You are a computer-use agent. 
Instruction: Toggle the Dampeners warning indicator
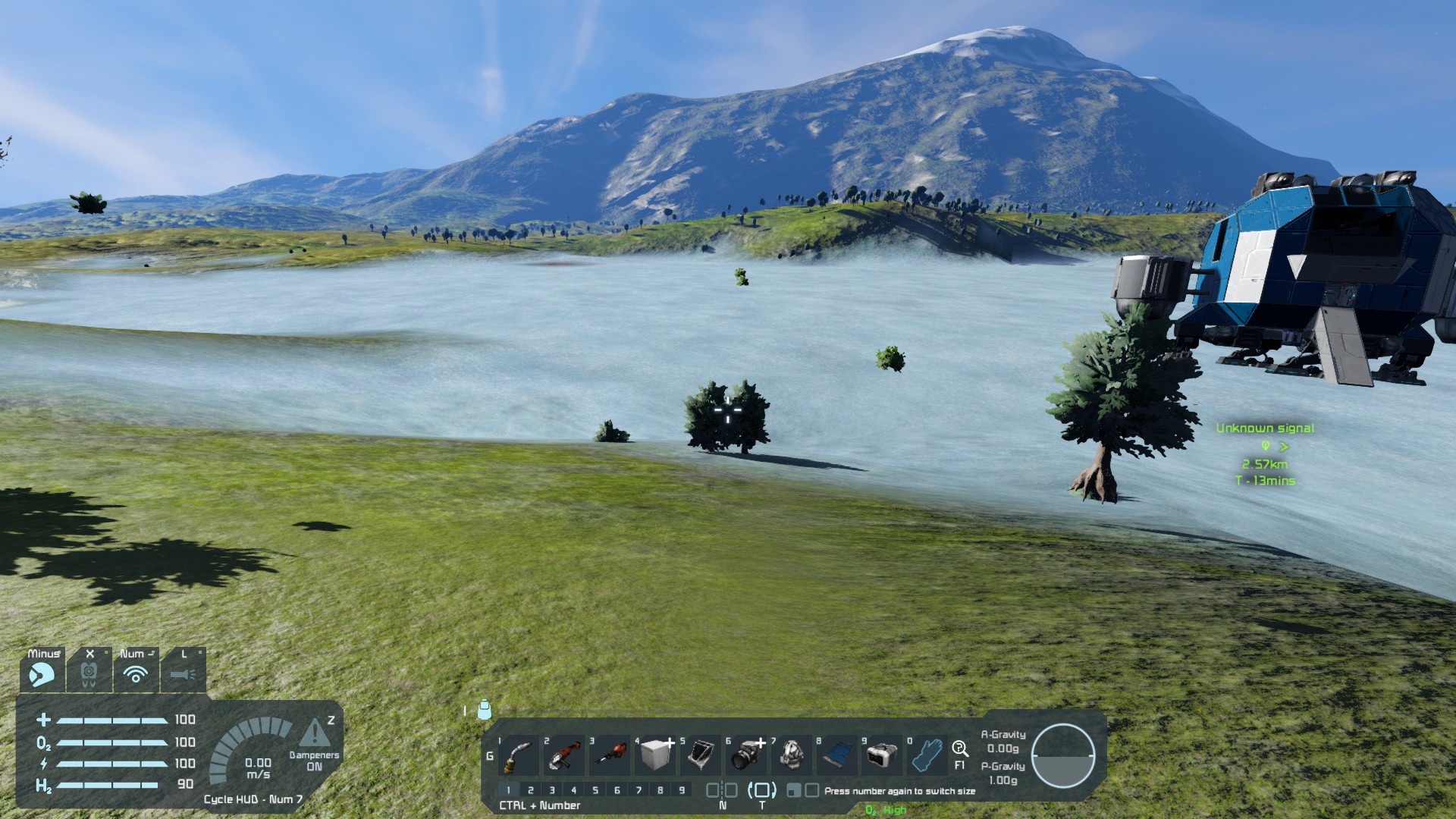pos(315,734)
